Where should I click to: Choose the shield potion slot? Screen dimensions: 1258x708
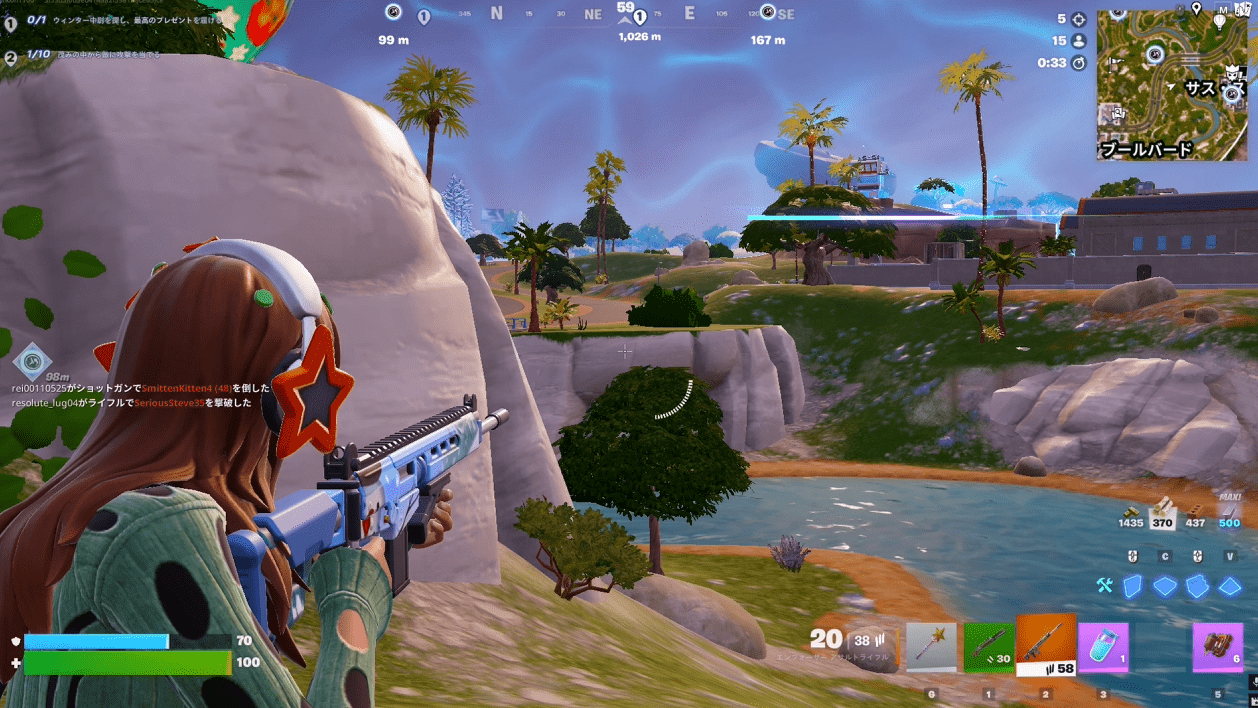coord(1103,648)
